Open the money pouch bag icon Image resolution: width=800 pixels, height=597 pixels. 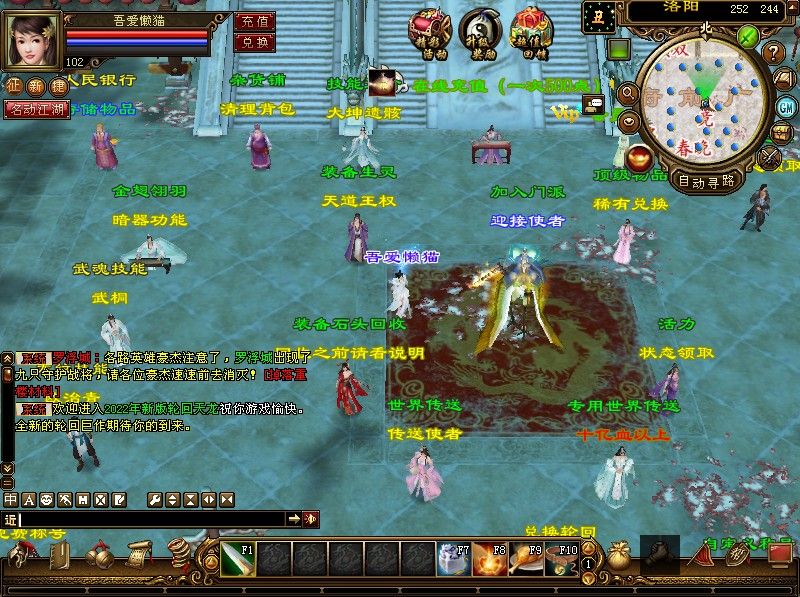tap(619, 556)
